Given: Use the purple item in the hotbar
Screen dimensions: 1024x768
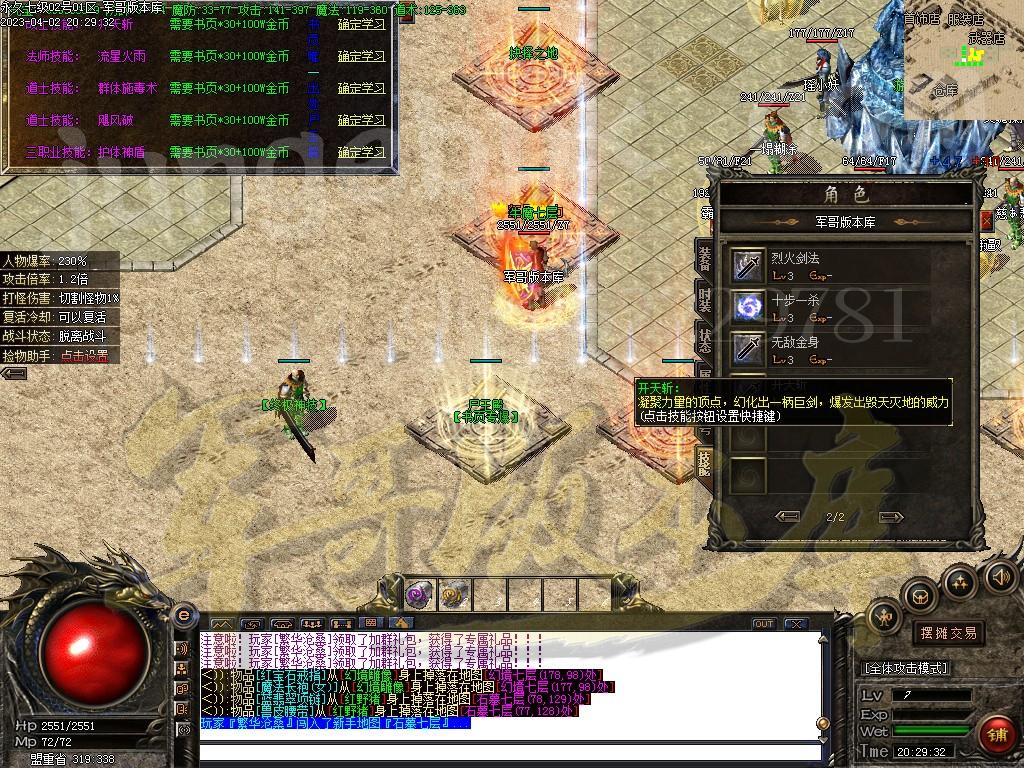Looking at the screenshot, I should click(x=418, y=595).
